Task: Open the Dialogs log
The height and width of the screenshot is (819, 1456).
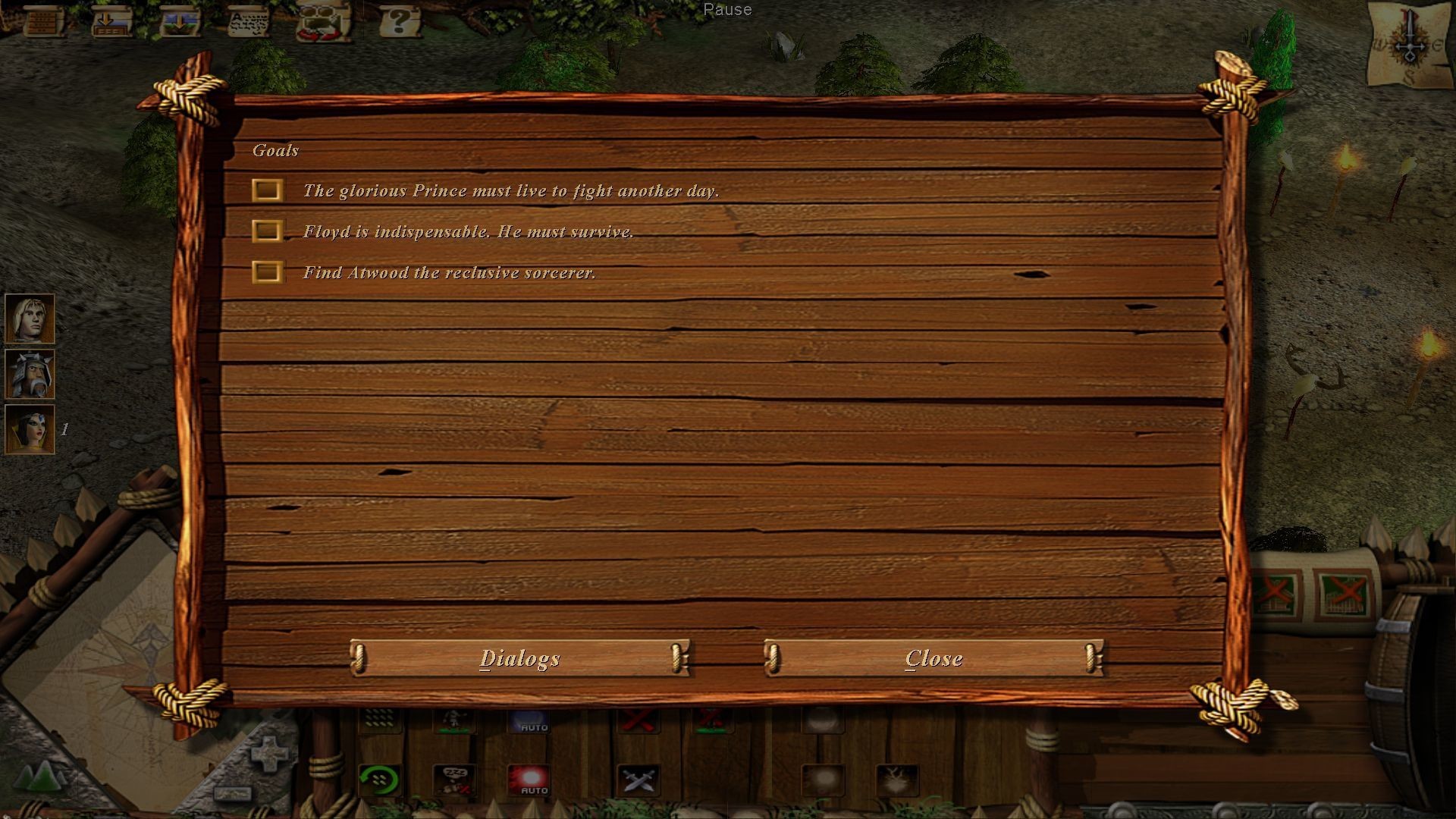Action: coord(519,658)
